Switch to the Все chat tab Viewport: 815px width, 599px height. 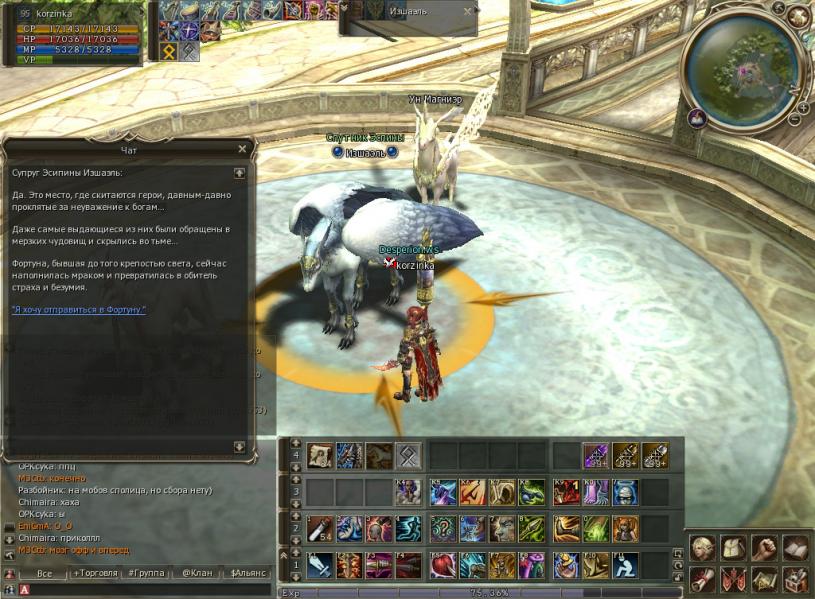[x=44, y=574]
